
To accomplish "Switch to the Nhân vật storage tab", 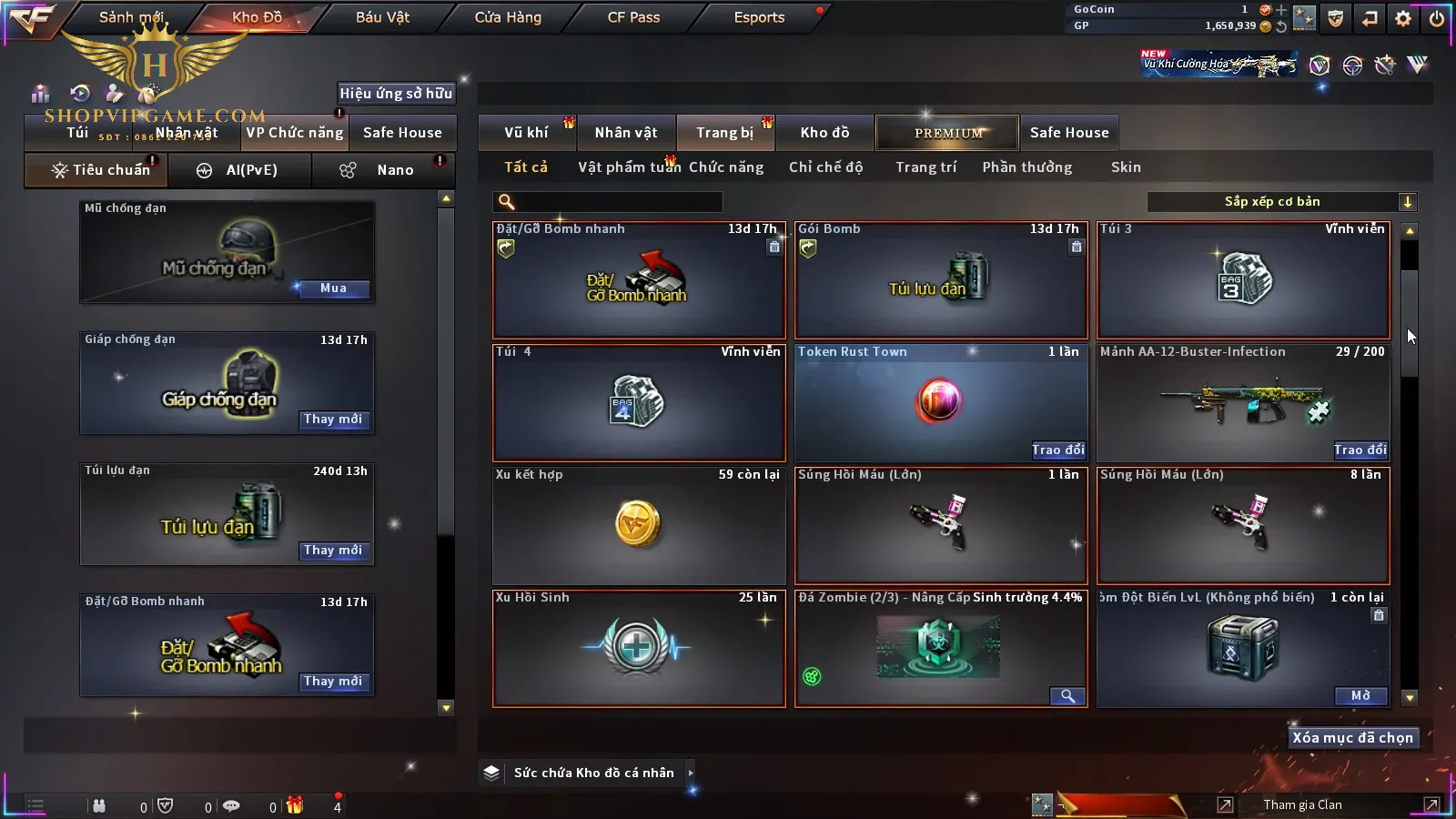I will (626, 133).
